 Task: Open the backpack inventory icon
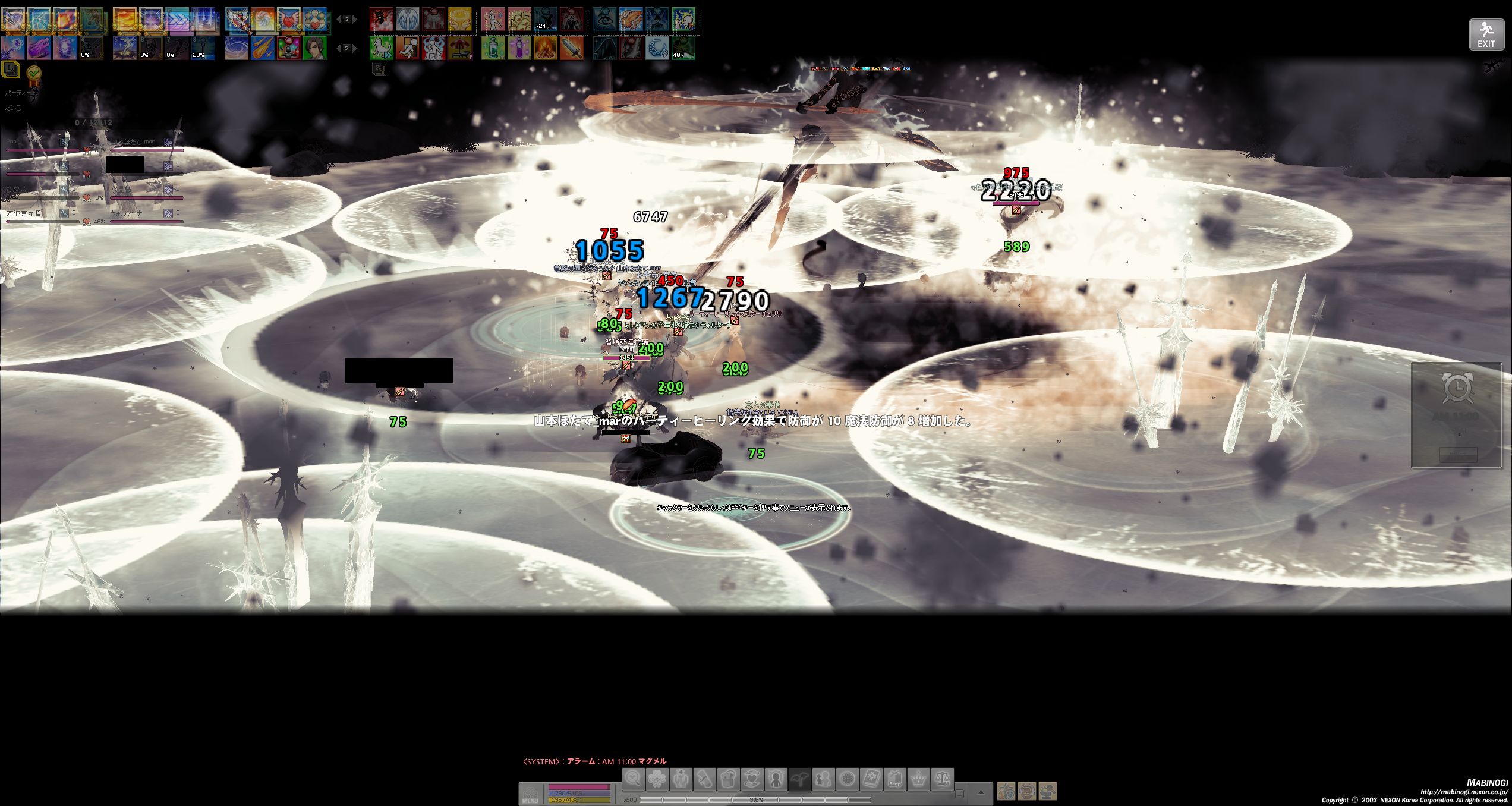[729, 779]
